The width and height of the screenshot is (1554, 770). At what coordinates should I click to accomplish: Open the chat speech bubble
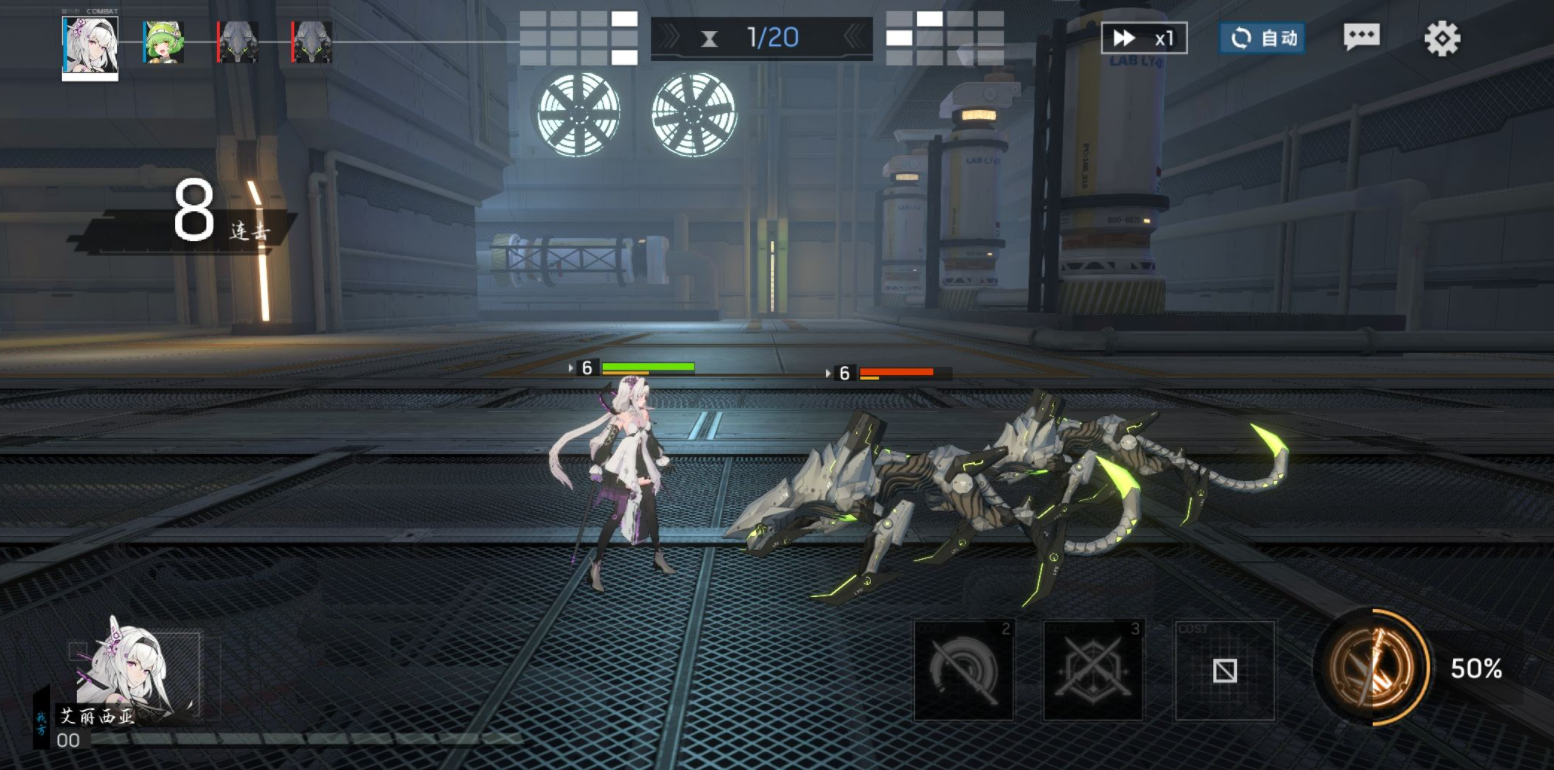(1361, 38)
